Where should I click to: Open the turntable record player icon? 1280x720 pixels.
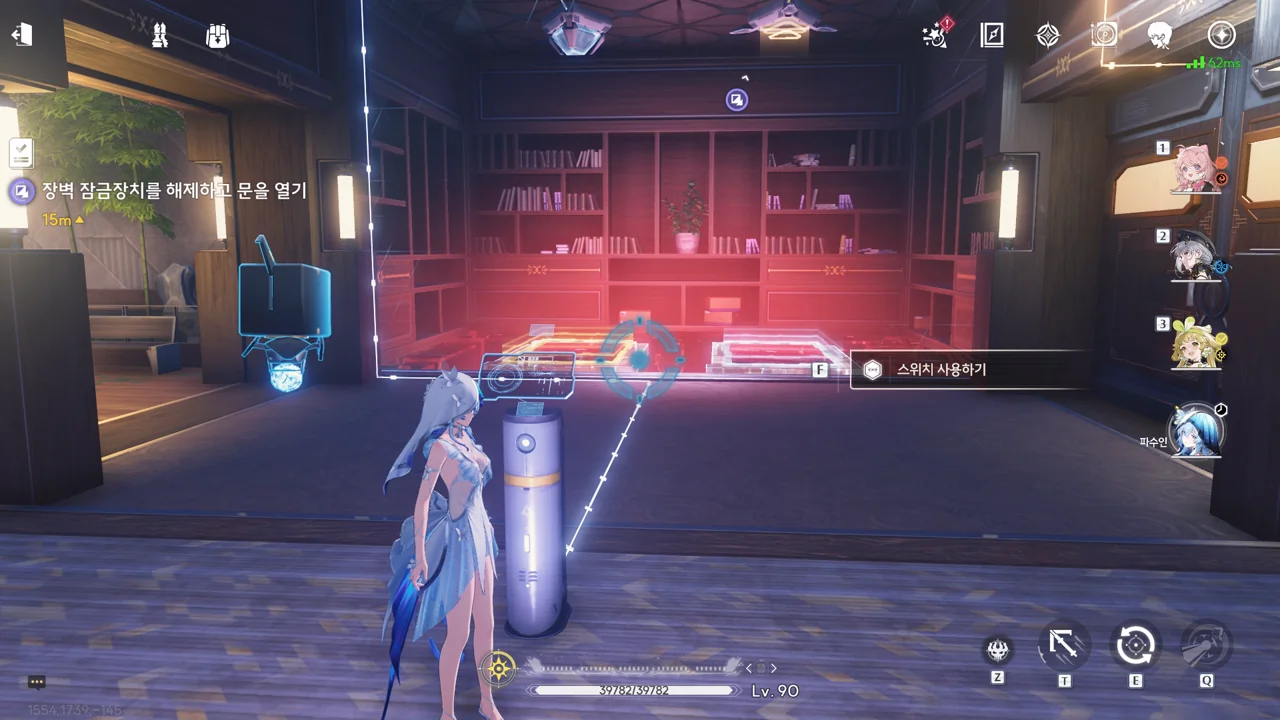(x=1104, y=35)
